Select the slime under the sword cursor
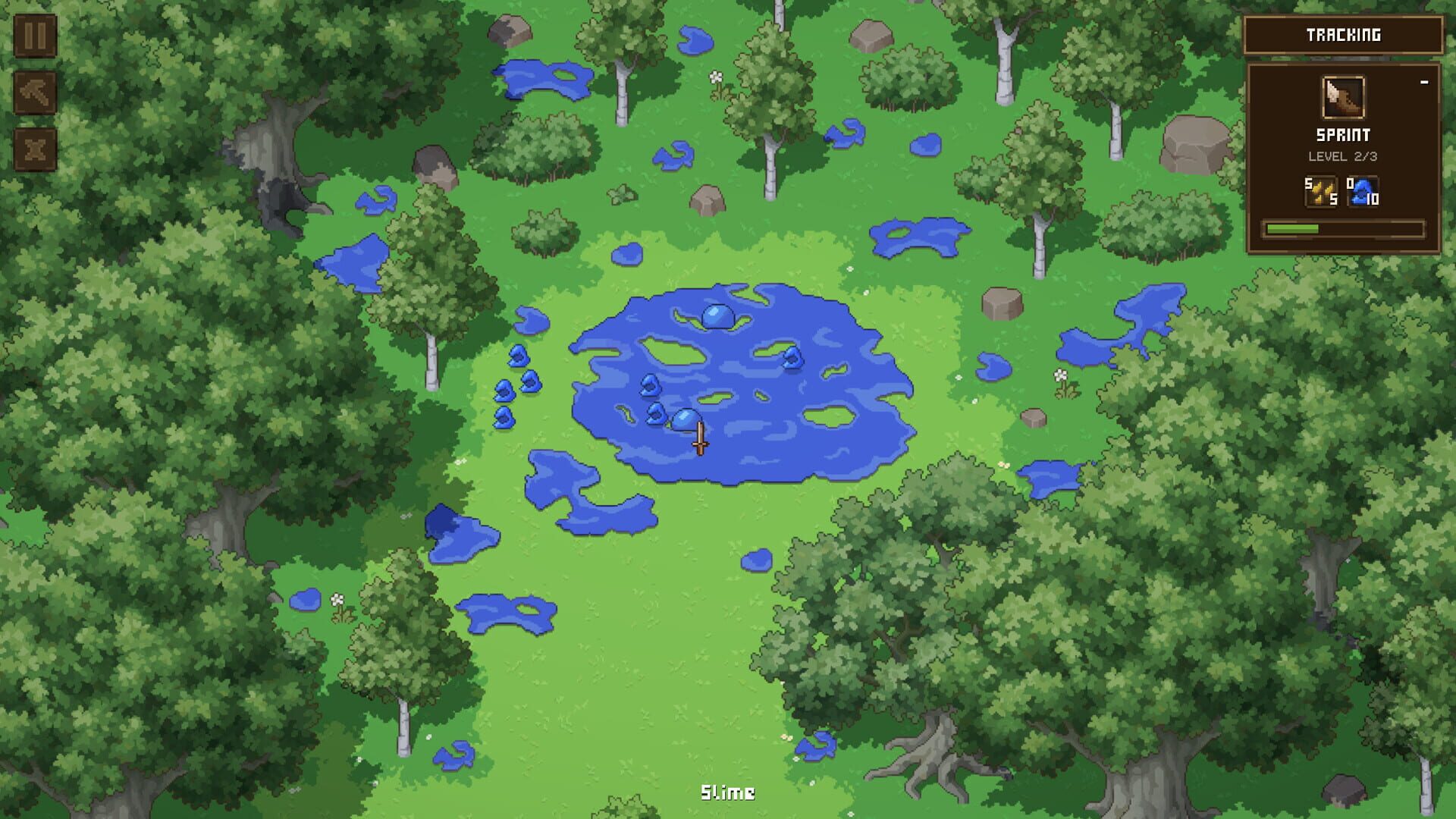This screenshot has height=819, width=1456. coord(686,419)
